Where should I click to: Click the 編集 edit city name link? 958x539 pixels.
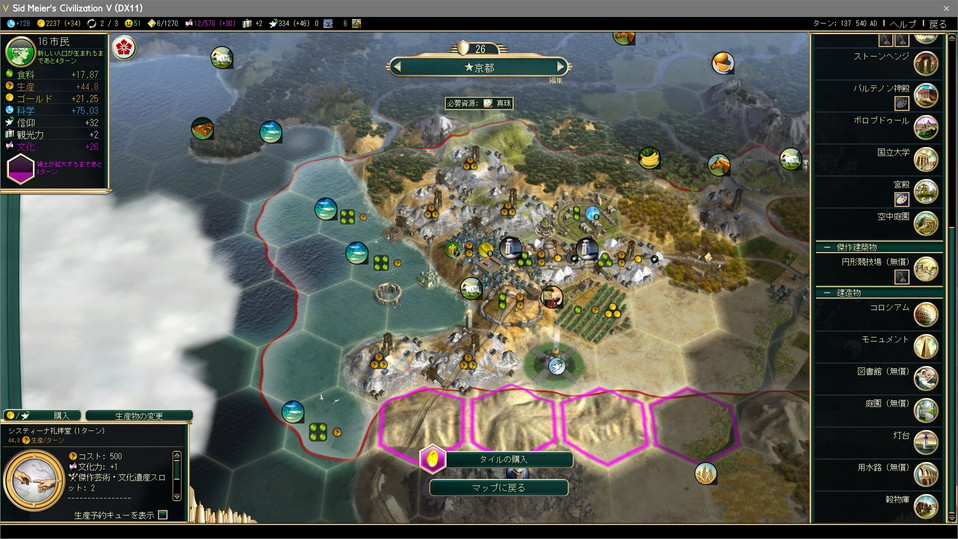click(x=555, y=81)
